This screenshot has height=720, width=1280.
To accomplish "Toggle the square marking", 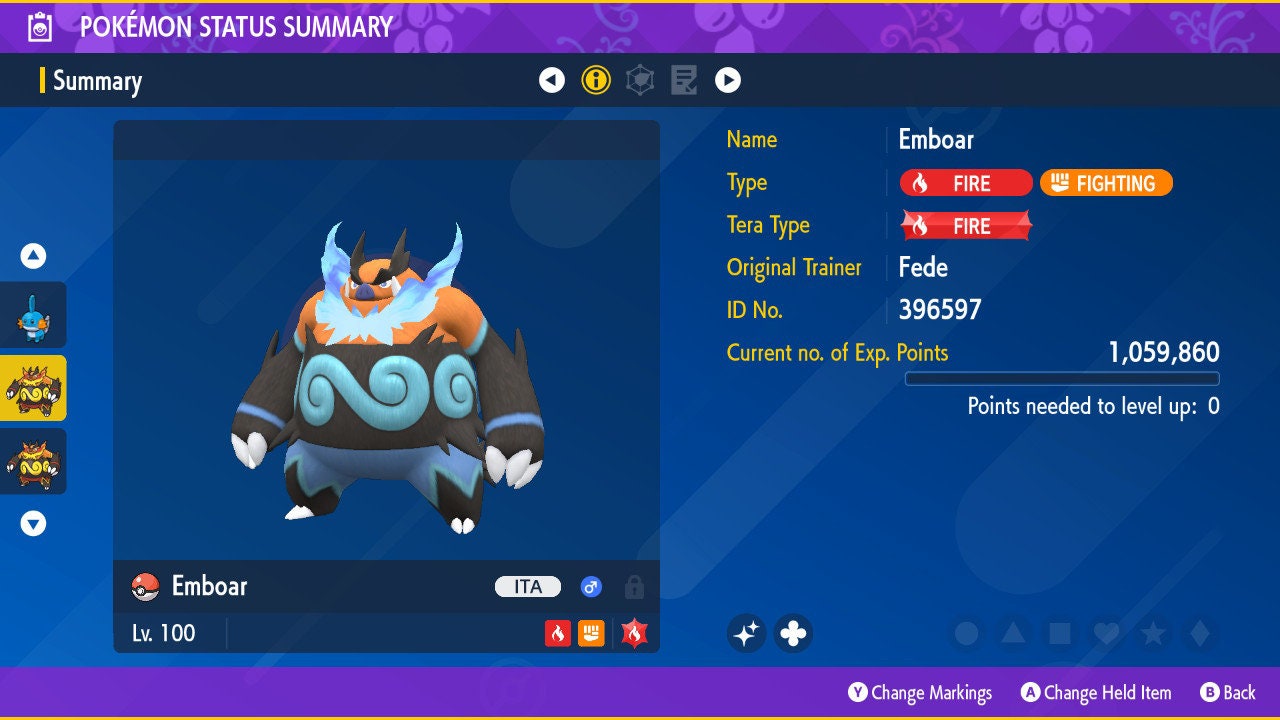I will click(x=1060, y=633).
